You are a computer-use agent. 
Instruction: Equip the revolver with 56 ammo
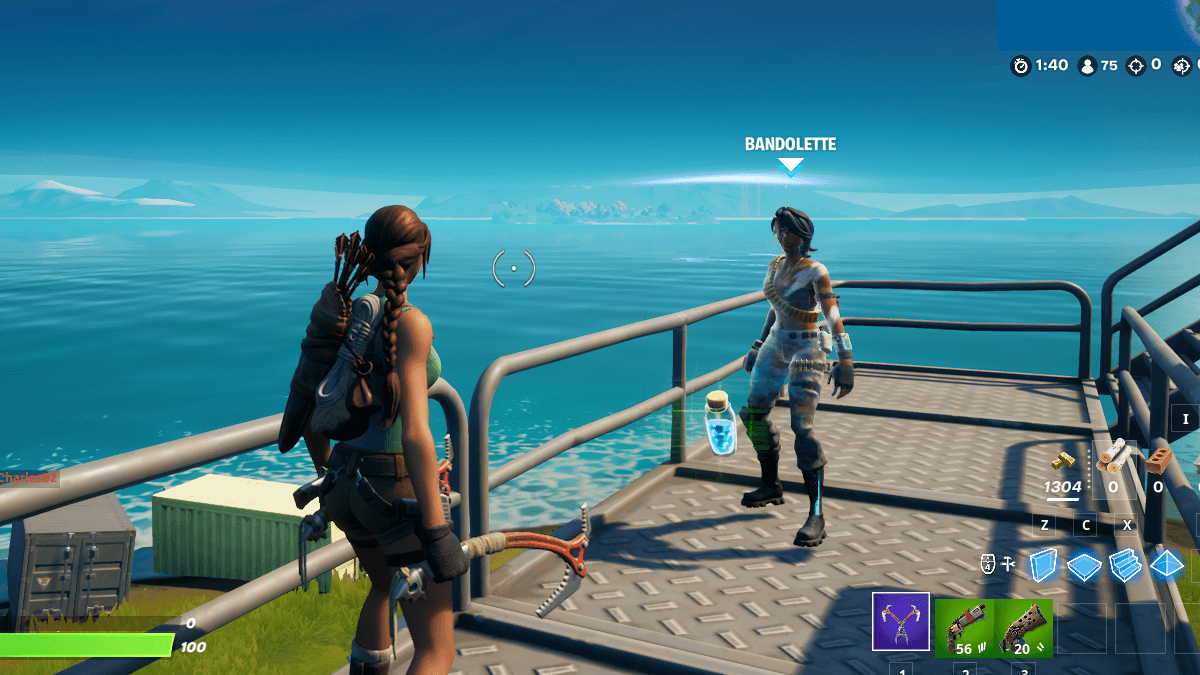[x=964, y=627]
